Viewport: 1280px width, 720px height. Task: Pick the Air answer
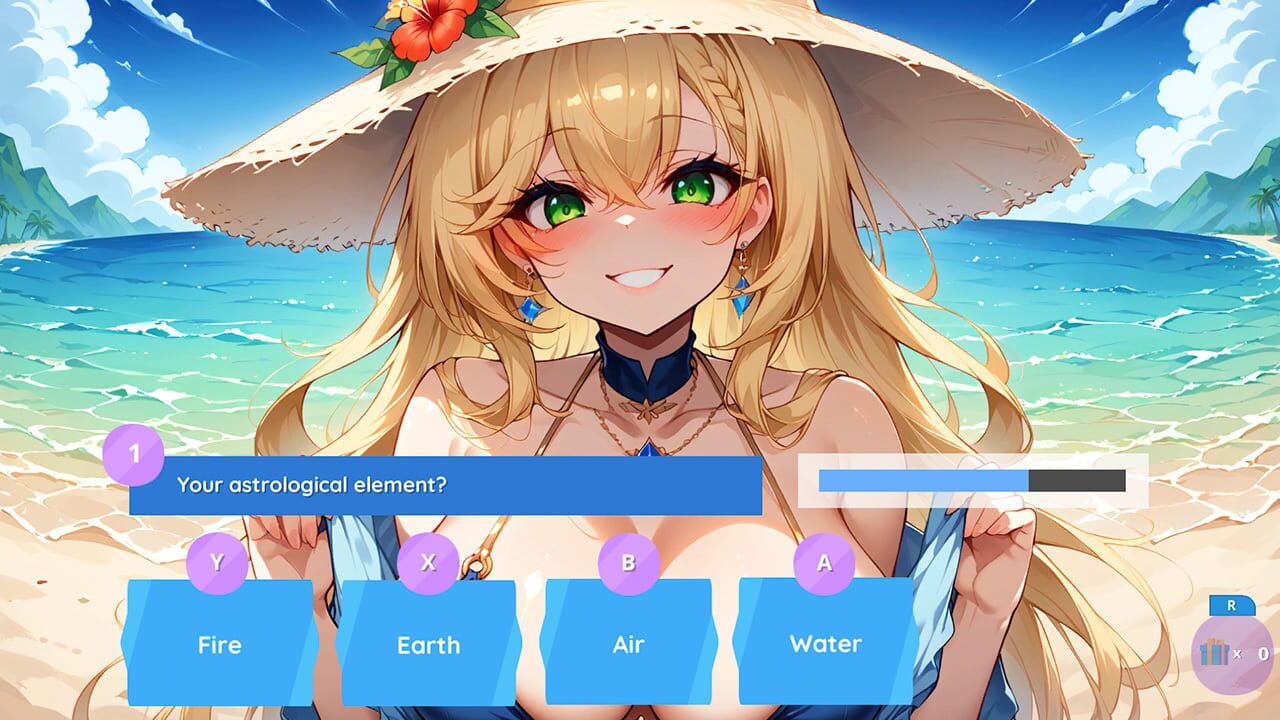point(626,646)
